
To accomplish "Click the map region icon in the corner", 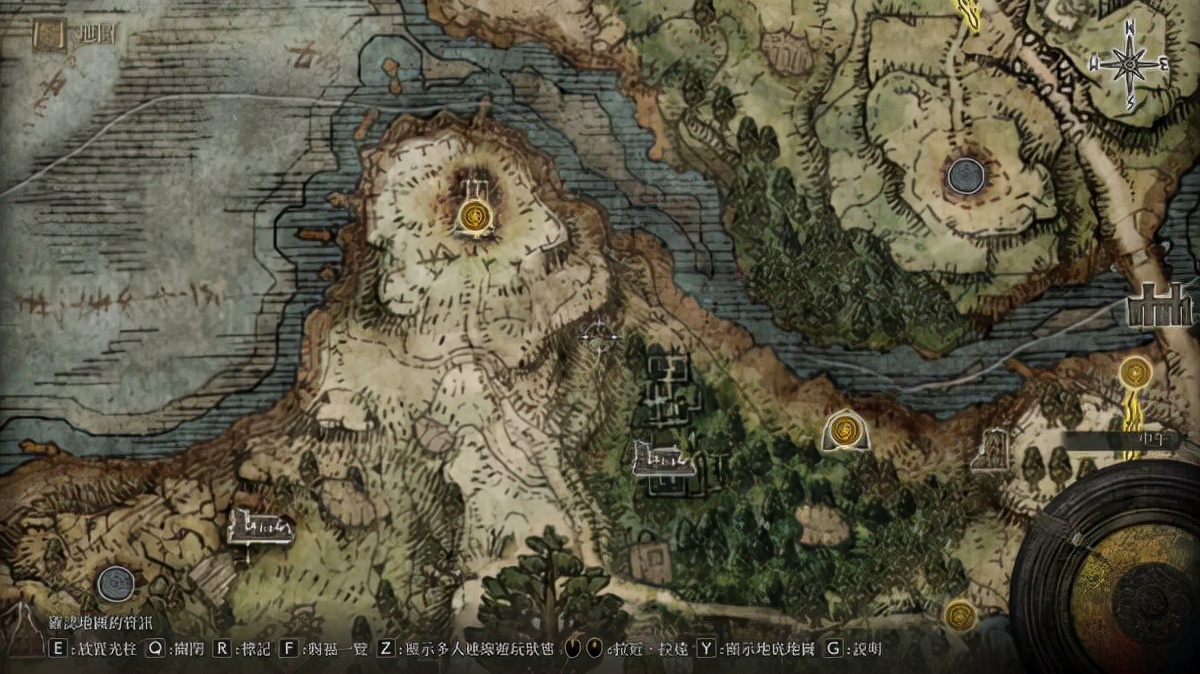I will 47,36.
